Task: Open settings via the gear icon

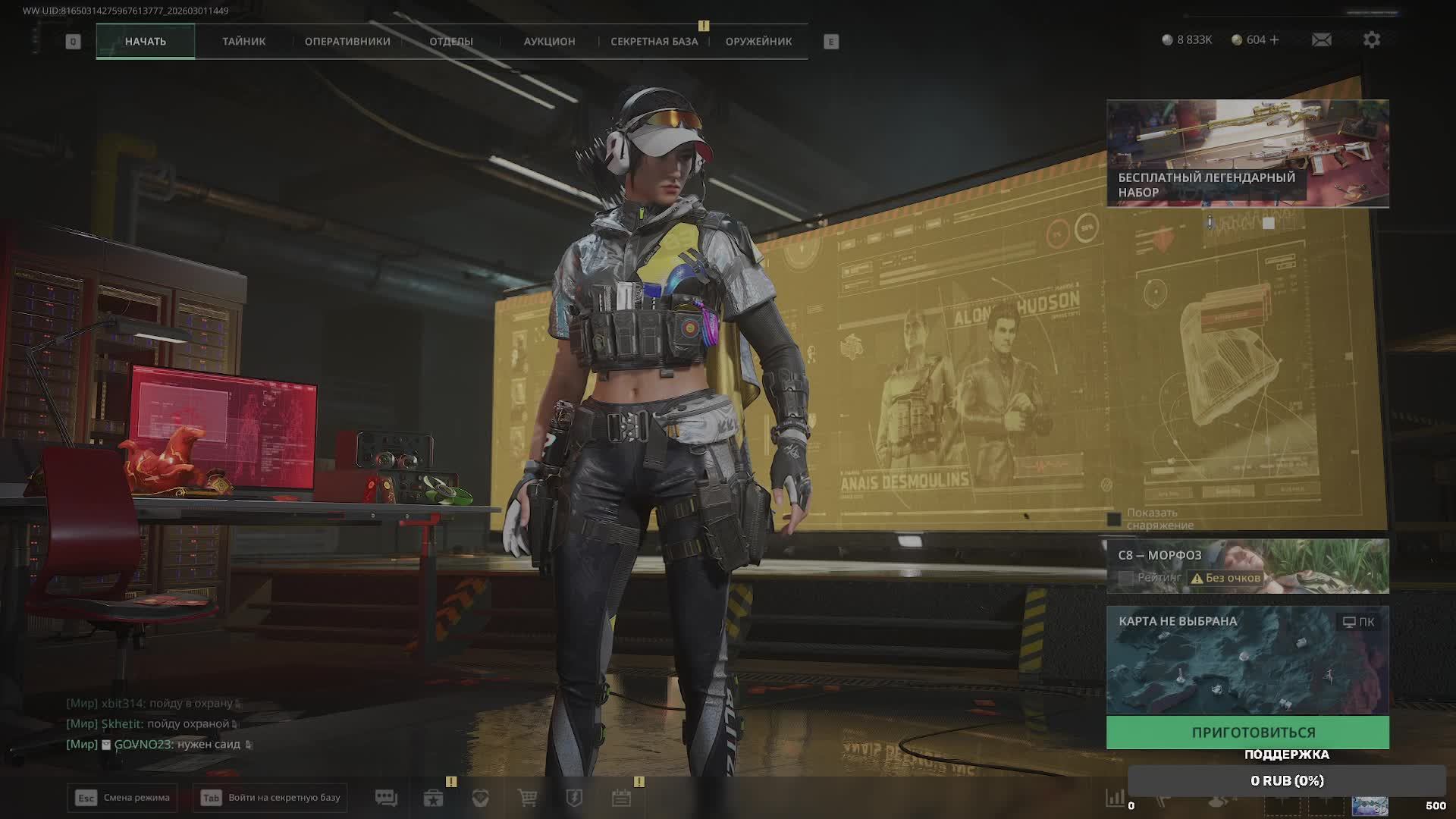Action: [1371, 39]
